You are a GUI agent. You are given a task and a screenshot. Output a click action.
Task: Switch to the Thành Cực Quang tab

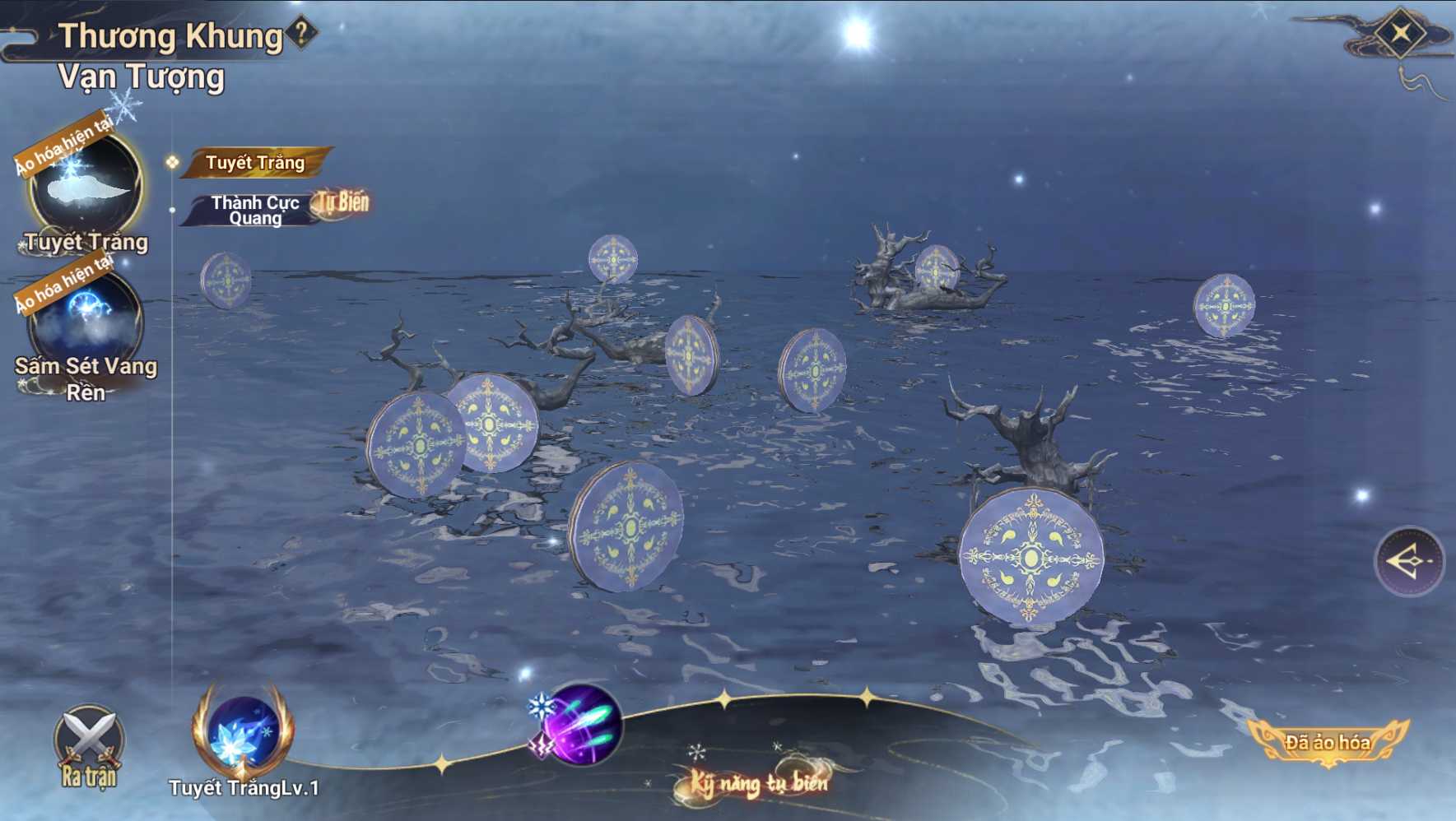click(255, 210)
